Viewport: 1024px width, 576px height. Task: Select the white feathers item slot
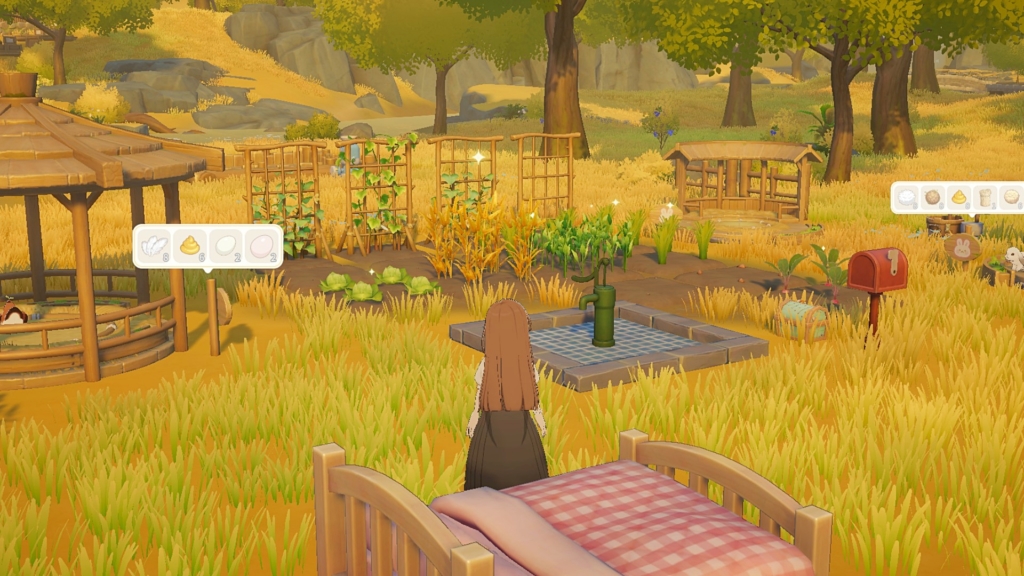click(154, 245)
